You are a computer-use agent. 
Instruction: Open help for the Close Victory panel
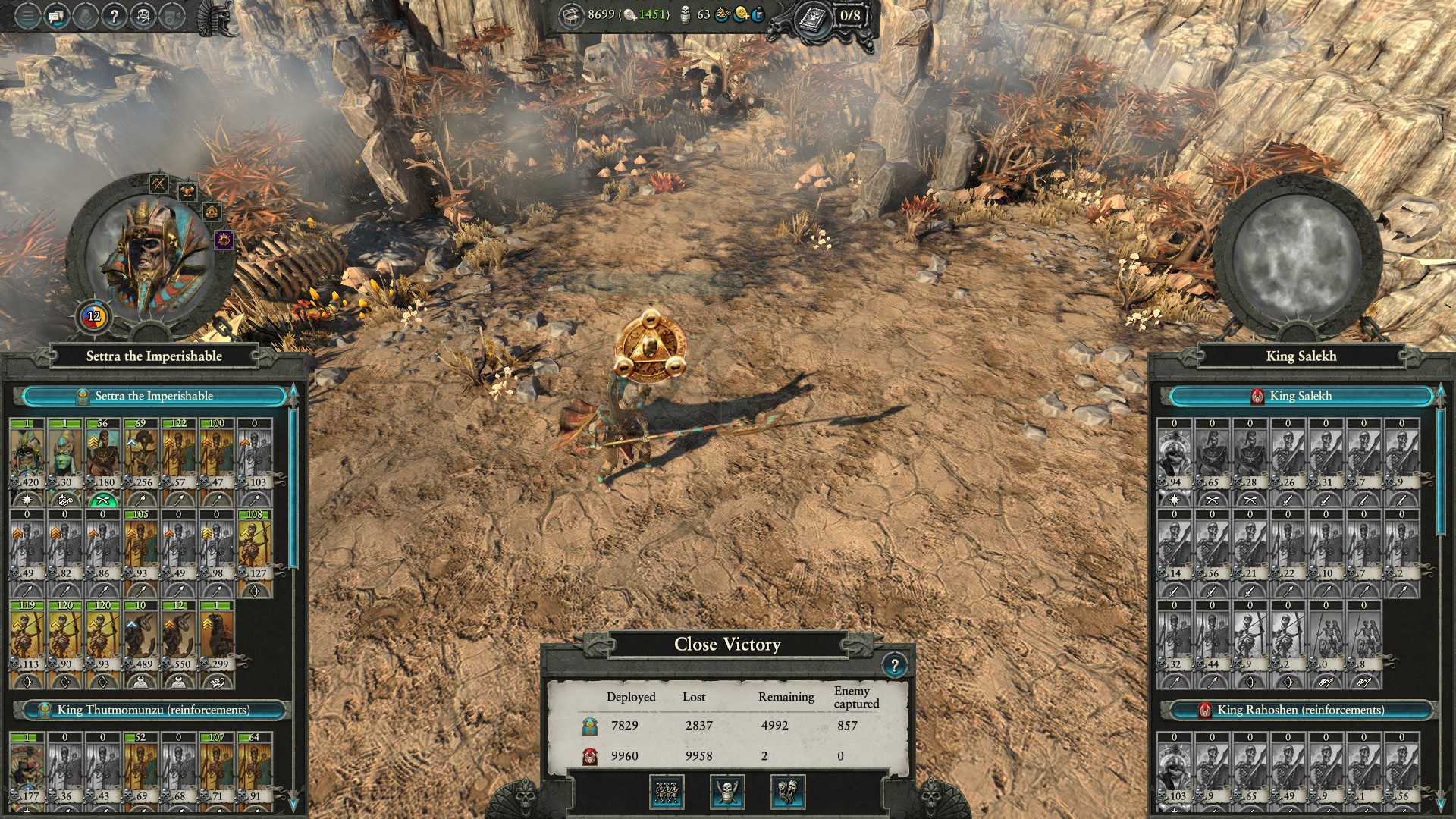[894, 666]
